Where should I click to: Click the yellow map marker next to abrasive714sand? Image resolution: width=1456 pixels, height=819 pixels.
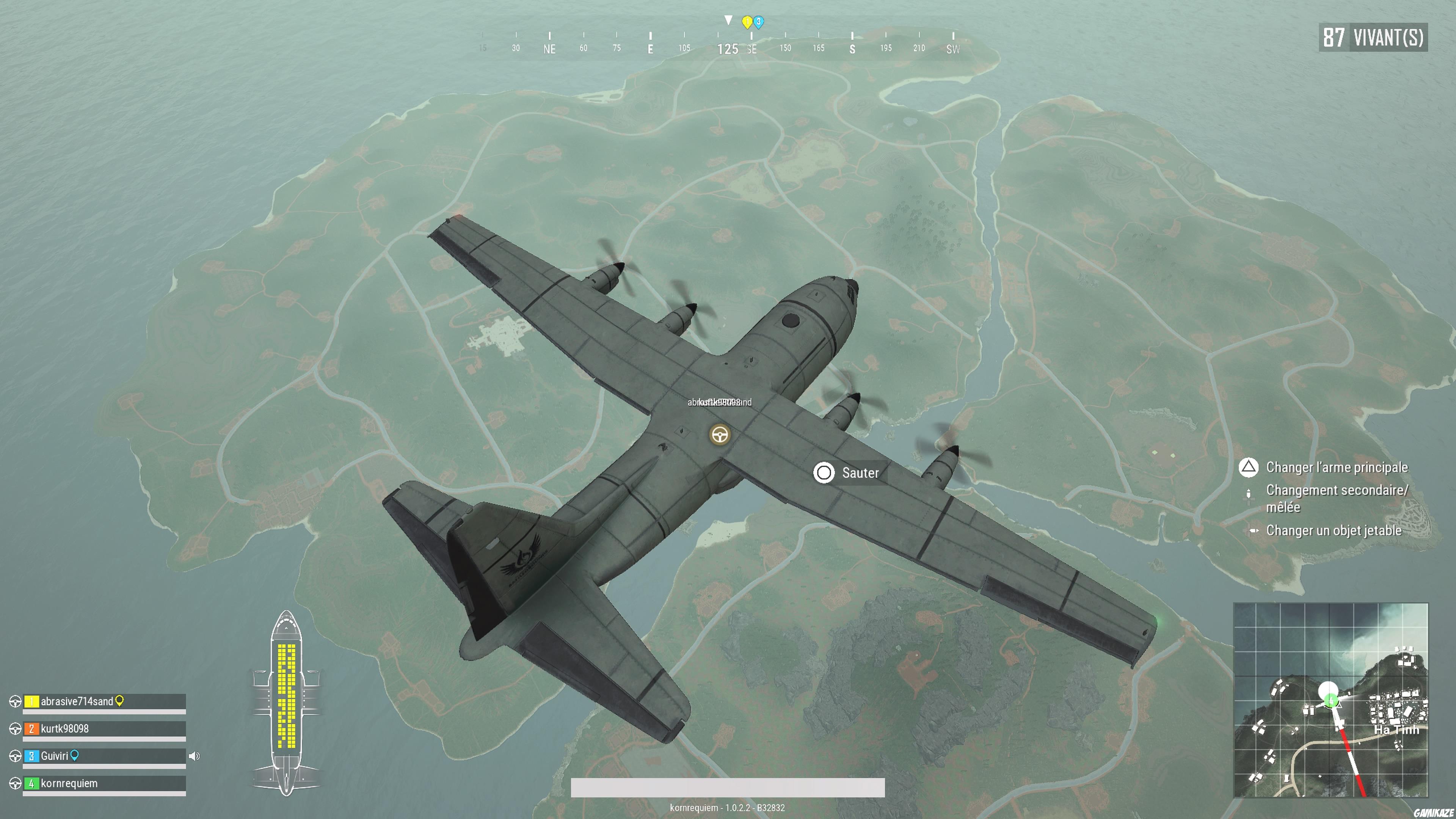point(119,700)
